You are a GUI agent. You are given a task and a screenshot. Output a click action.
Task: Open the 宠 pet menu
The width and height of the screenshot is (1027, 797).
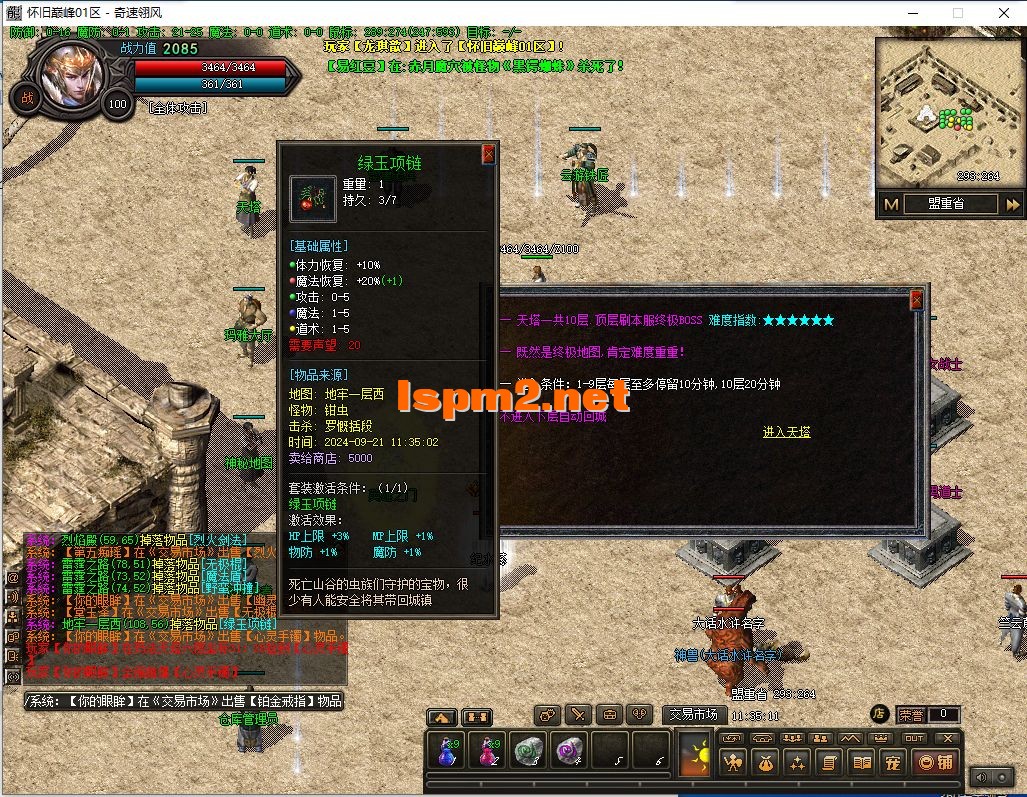pyautogui.click(x=893, y=763)
